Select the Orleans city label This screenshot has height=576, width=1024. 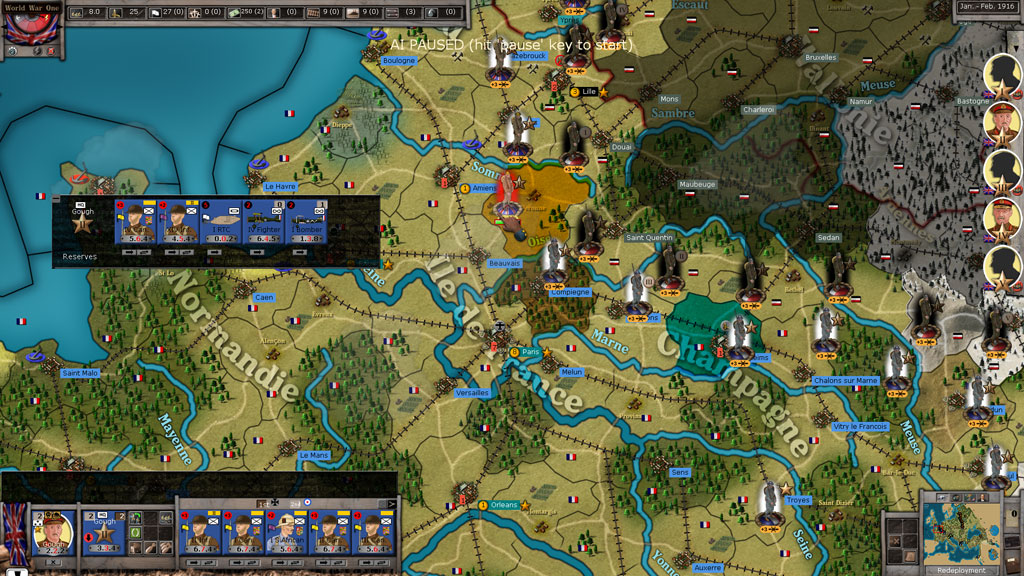505,505
